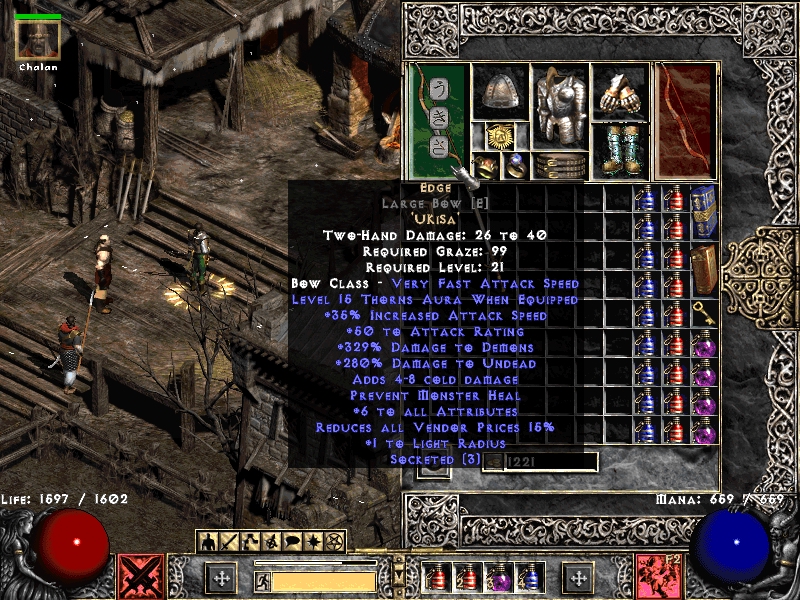Pick up the Edge large bow
Image resolution: width=800 pixels, height=600 pixels.
point(439,120)
